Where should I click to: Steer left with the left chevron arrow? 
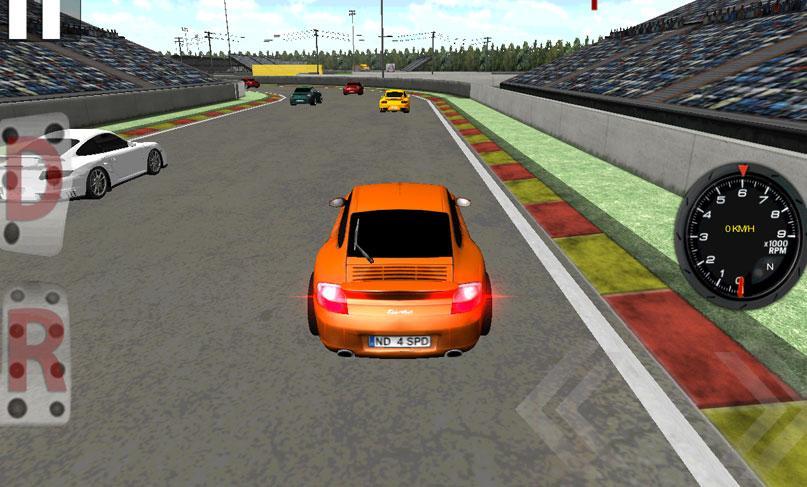coord(560,412)
